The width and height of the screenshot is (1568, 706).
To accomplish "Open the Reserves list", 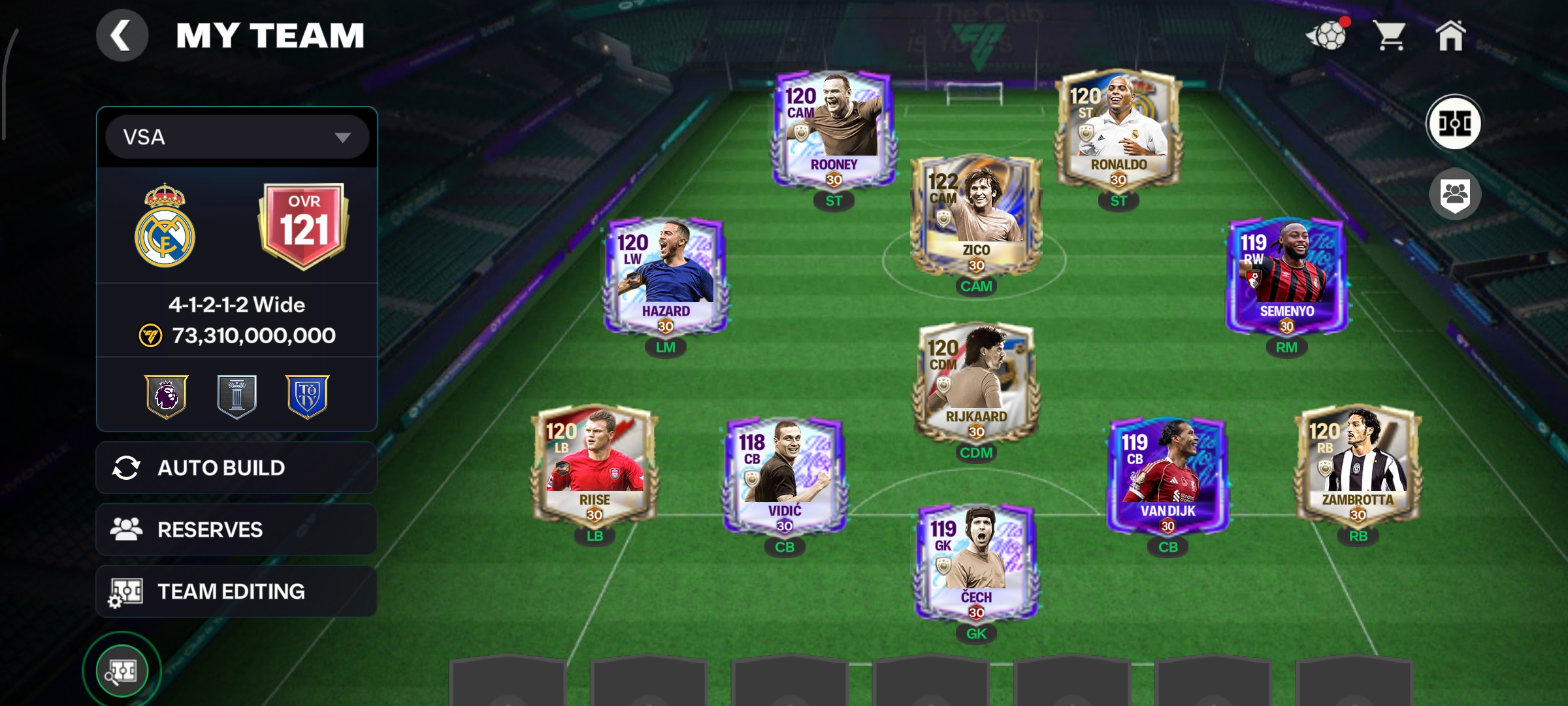I will point(237,529).
